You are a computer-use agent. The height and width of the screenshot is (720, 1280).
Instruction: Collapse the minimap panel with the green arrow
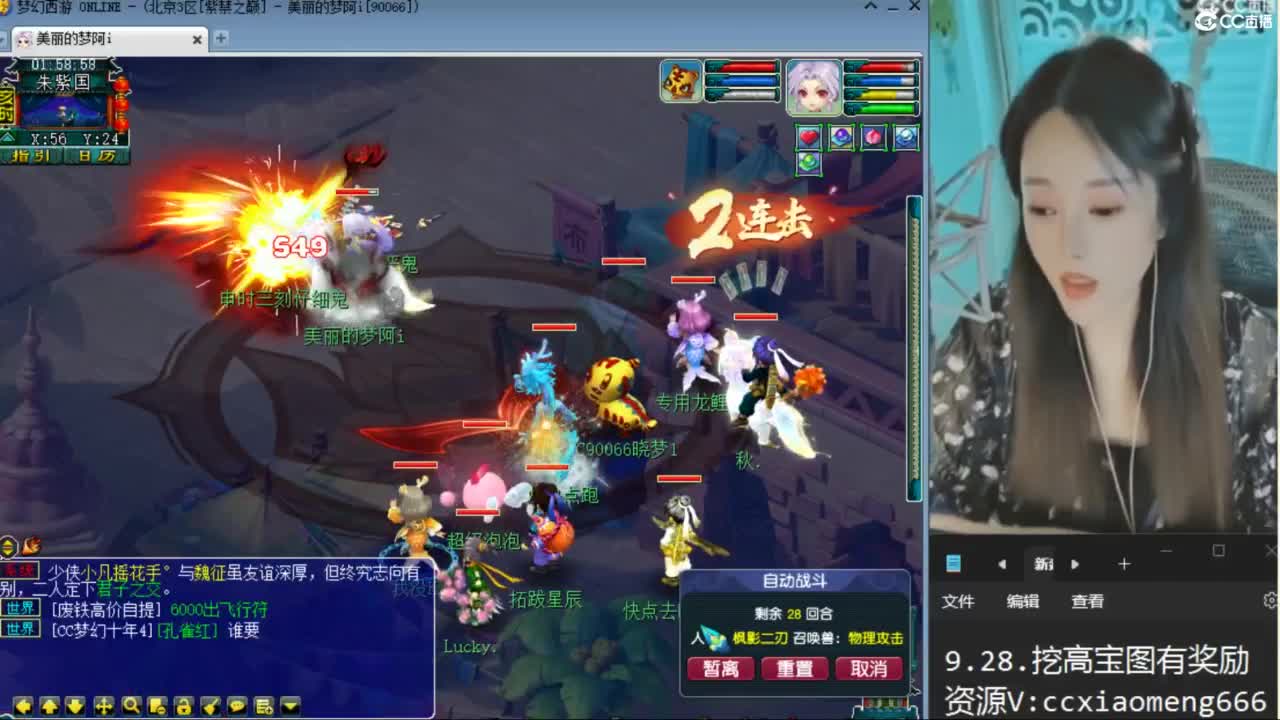click(8, 138)
